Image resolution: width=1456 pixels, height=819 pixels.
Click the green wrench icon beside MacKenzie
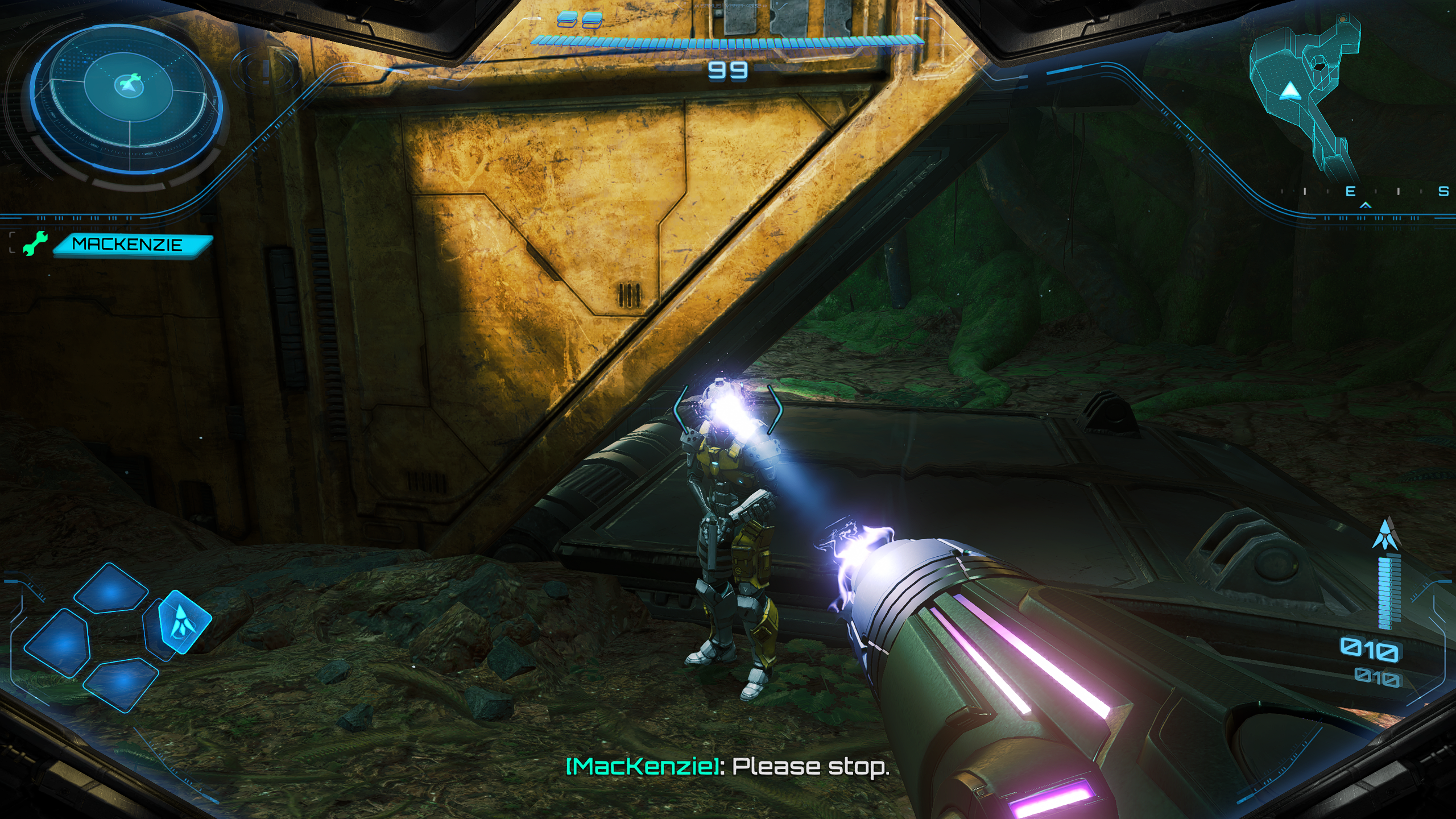35,244
